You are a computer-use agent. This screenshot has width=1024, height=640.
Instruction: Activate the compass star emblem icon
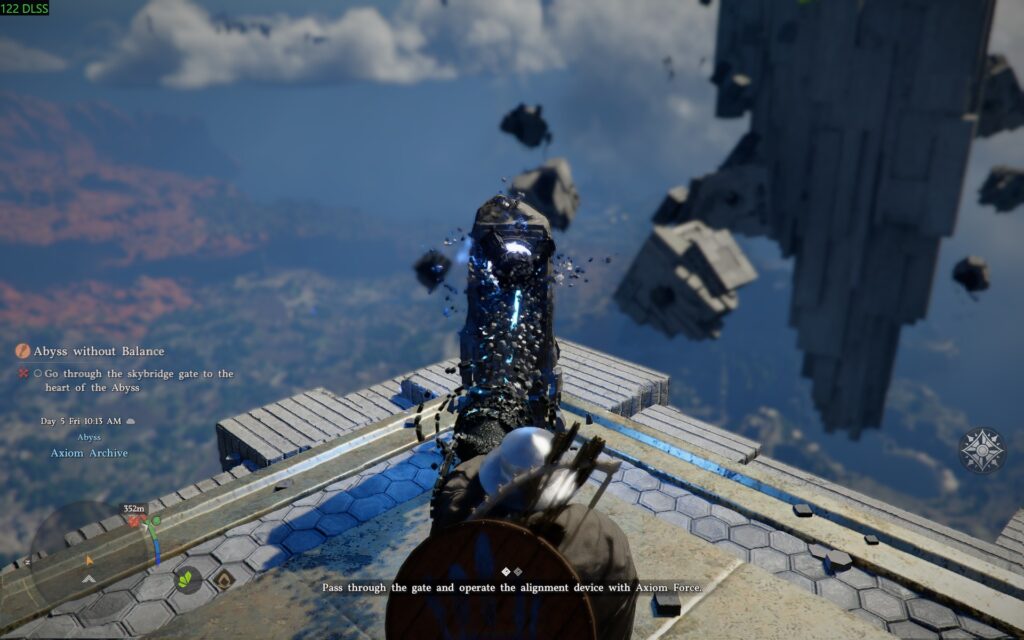(x=982, y=451)
